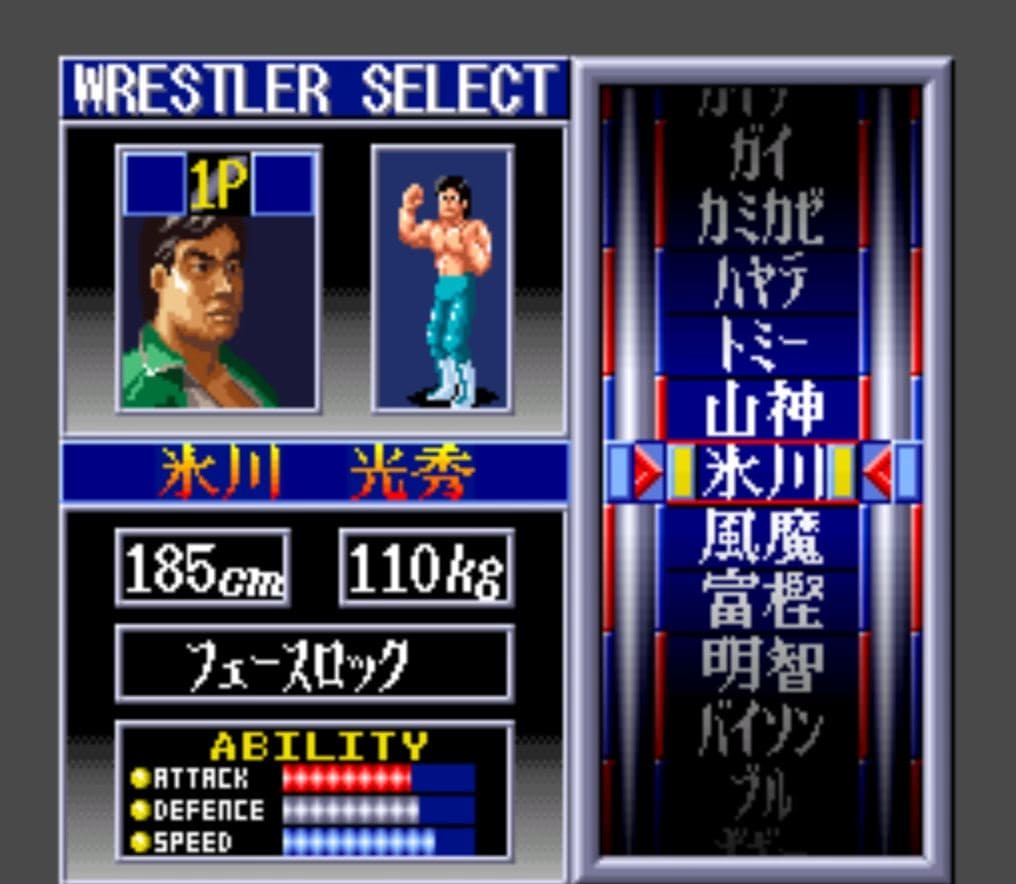
Task: Choose 明智 from the wrestler list
Action: point(762,663)
